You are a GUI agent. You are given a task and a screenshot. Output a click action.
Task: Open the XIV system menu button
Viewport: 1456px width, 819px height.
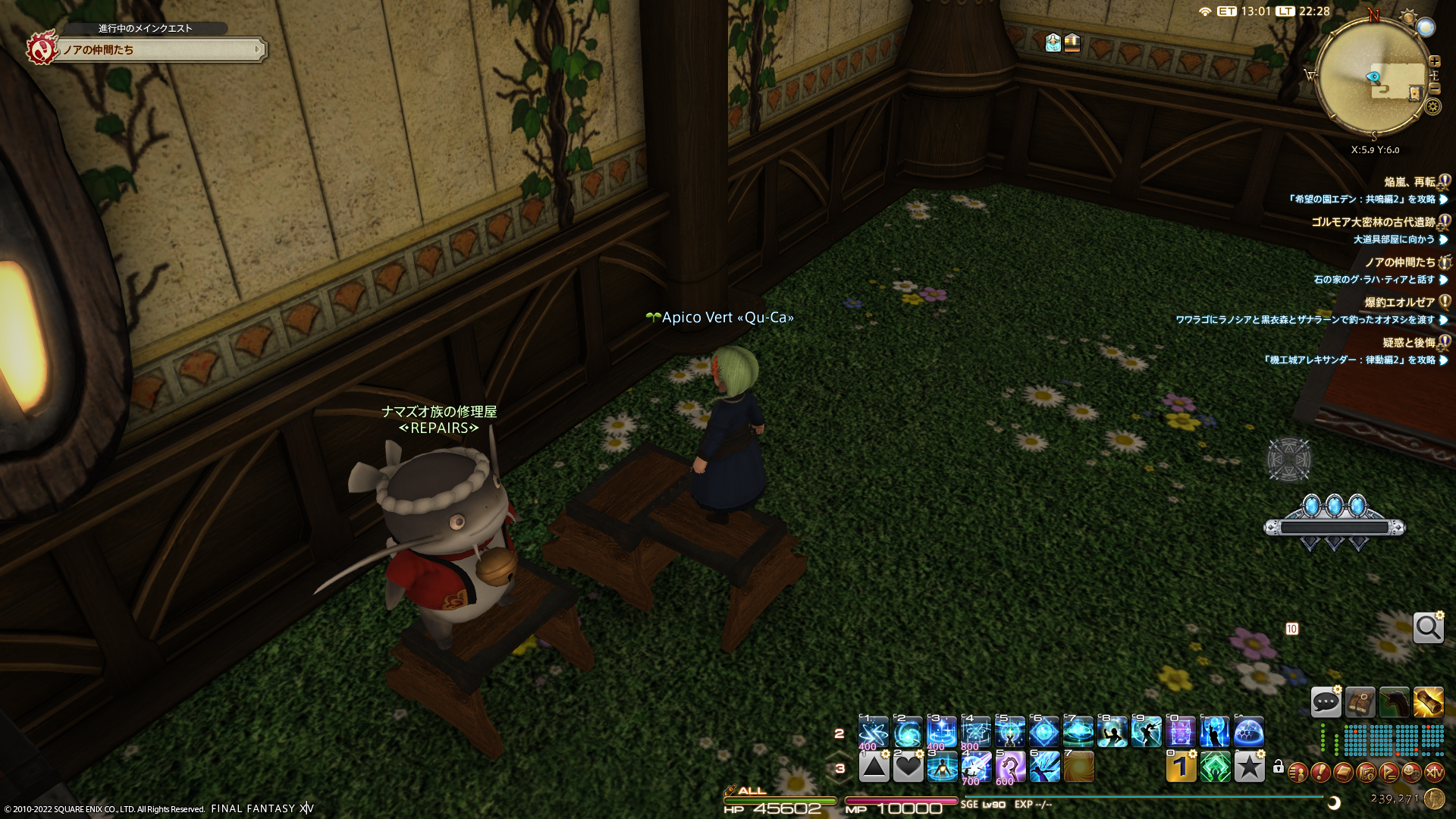pos(1434,773)
